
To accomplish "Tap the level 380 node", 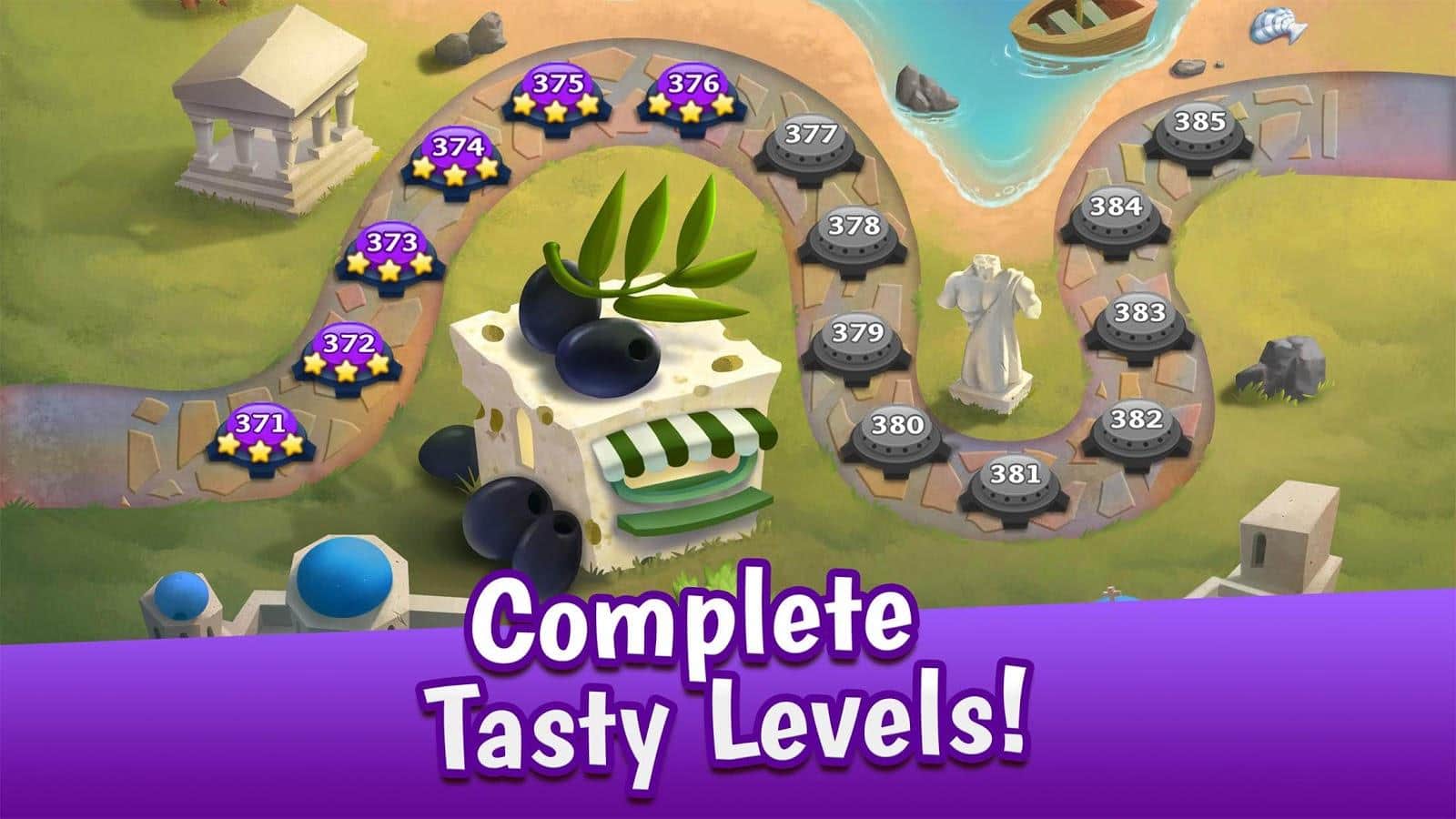I will [x=898, y=433].
